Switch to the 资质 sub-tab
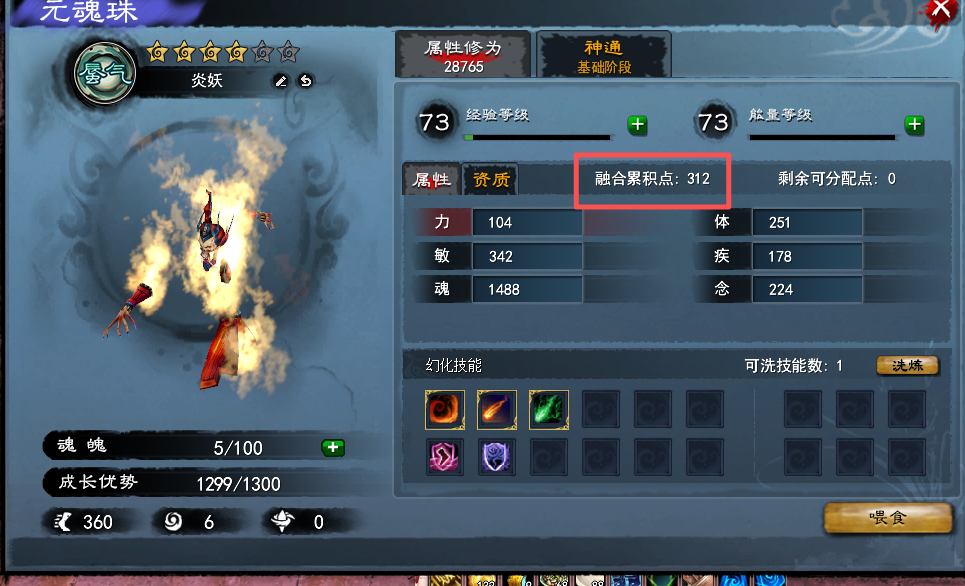Image resolution: width=965 pixels, height=586 pixels. tap(491, 180)
